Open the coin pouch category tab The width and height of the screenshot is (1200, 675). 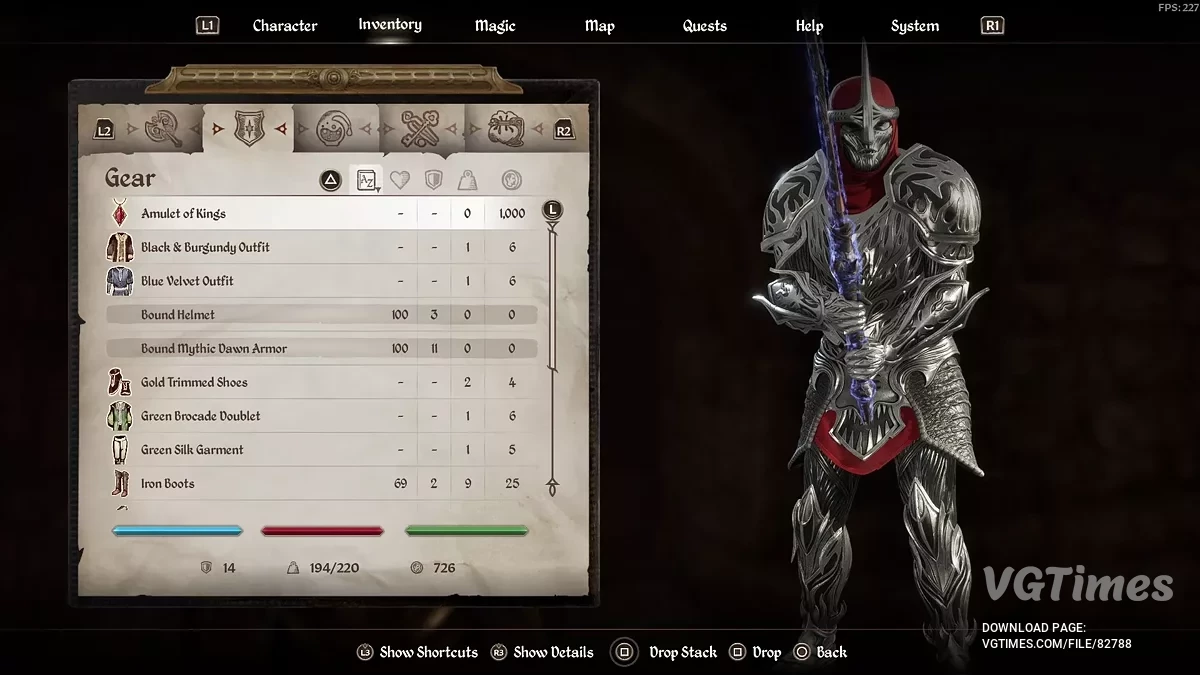507,129
